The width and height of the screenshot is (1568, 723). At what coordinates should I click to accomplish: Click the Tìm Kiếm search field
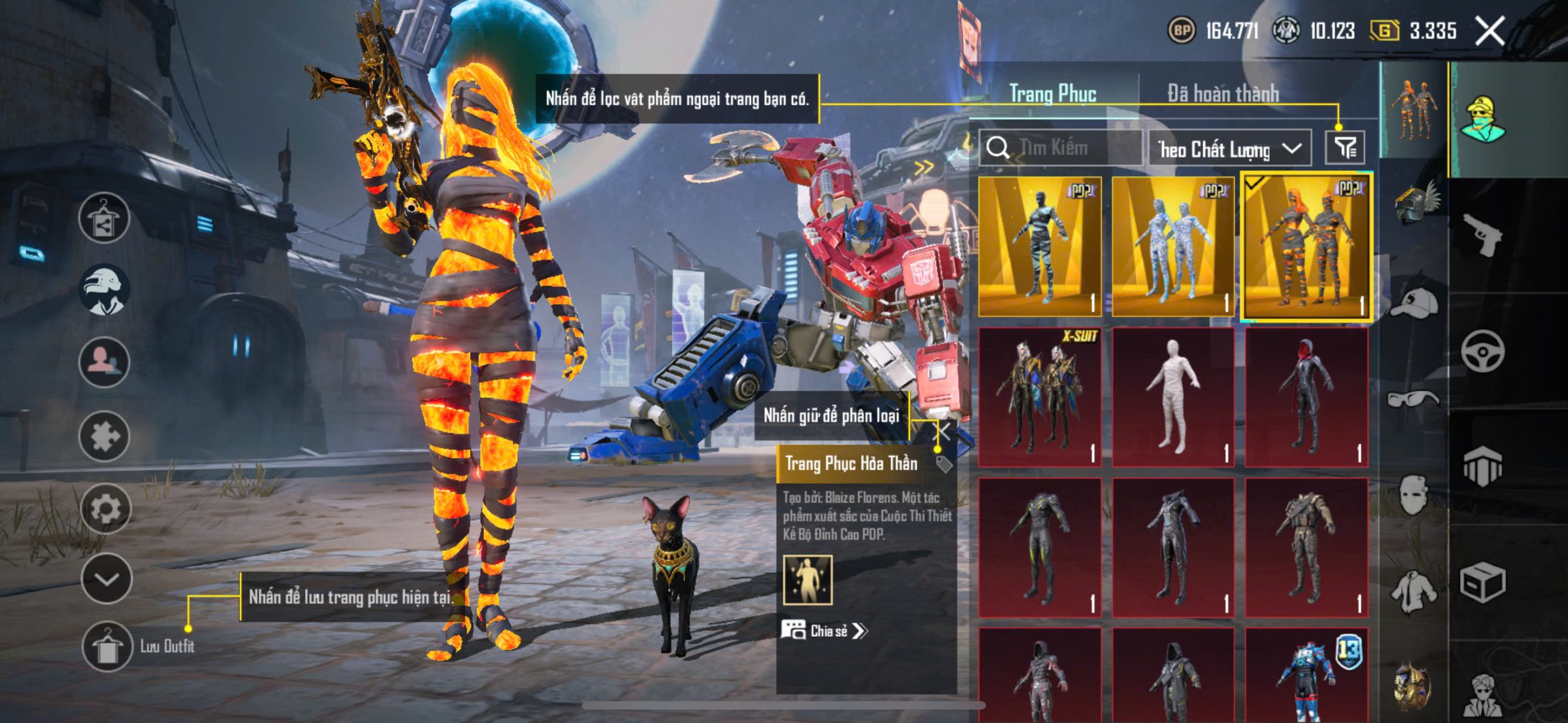[1061, 148]
